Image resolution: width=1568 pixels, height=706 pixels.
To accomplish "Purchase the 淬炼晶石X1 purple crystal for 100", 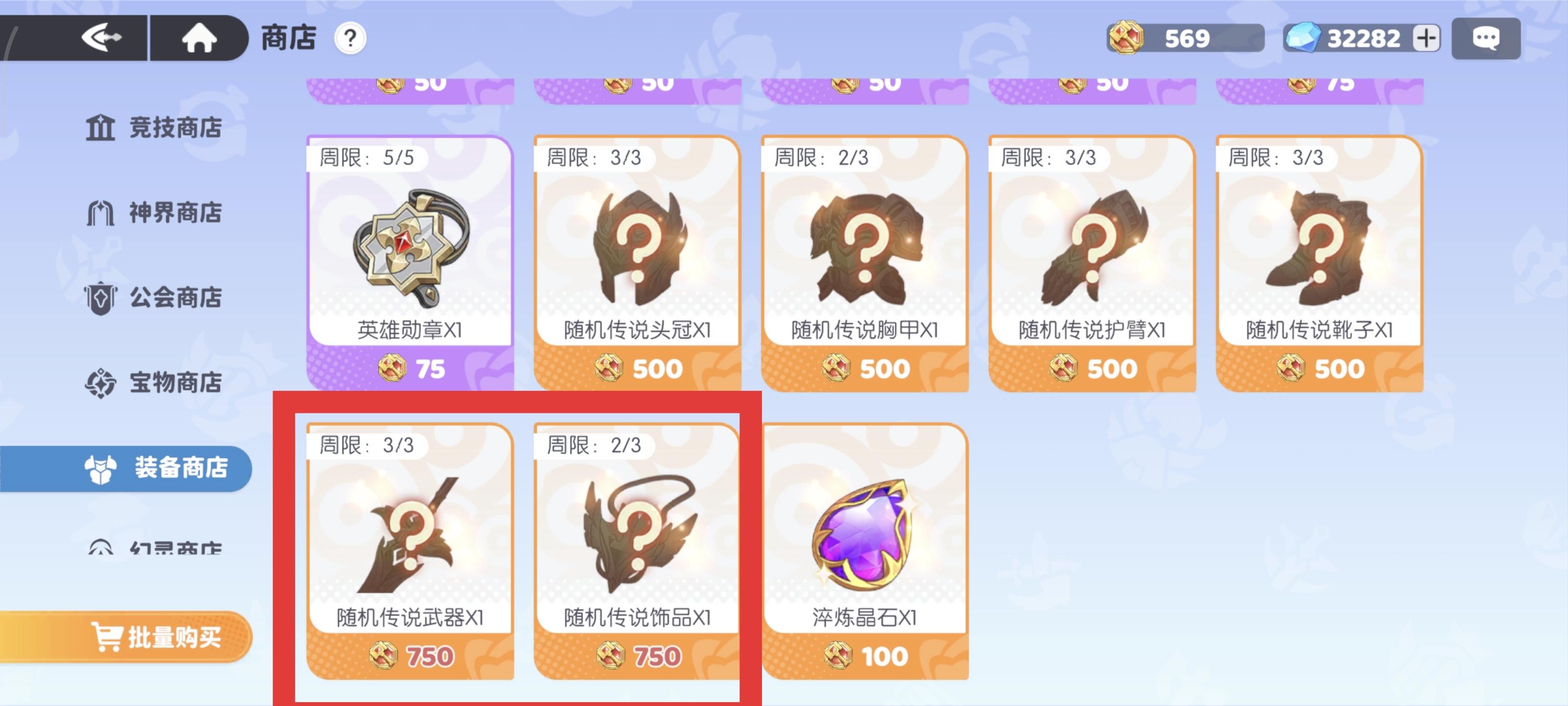I will [864, 548].
